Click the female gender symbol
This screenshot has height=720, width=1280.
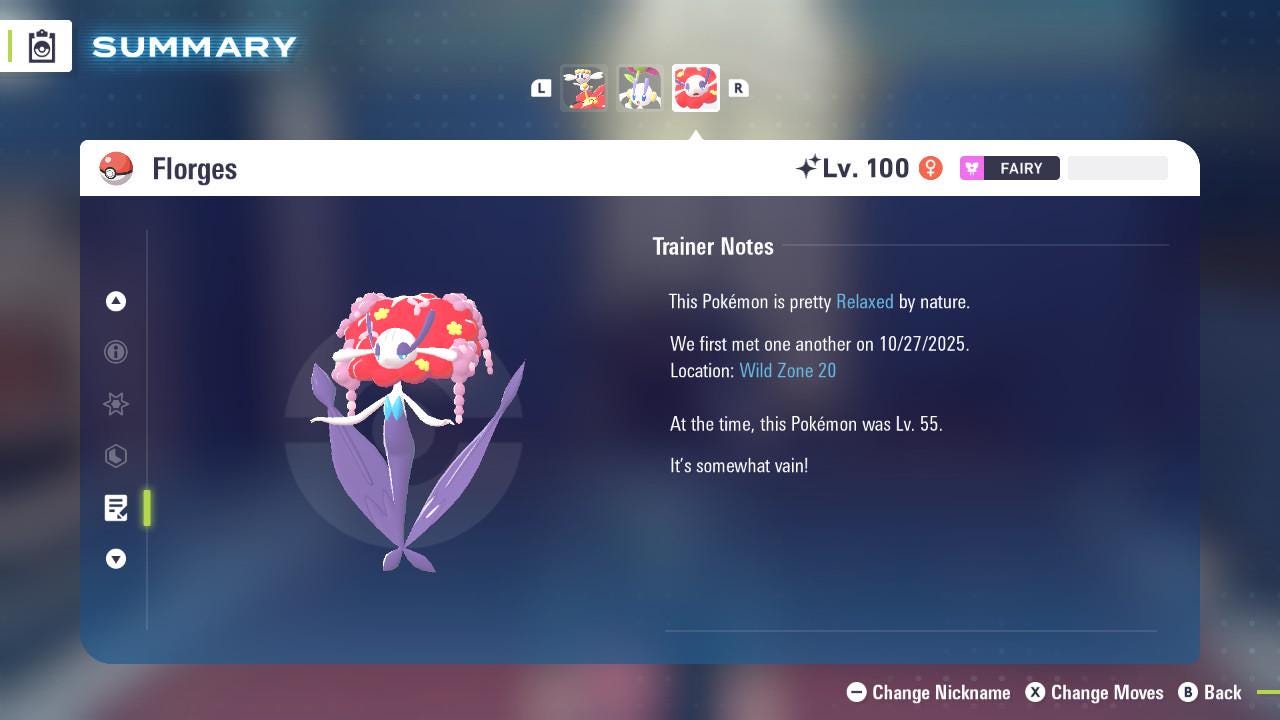(x=930, y=168)
